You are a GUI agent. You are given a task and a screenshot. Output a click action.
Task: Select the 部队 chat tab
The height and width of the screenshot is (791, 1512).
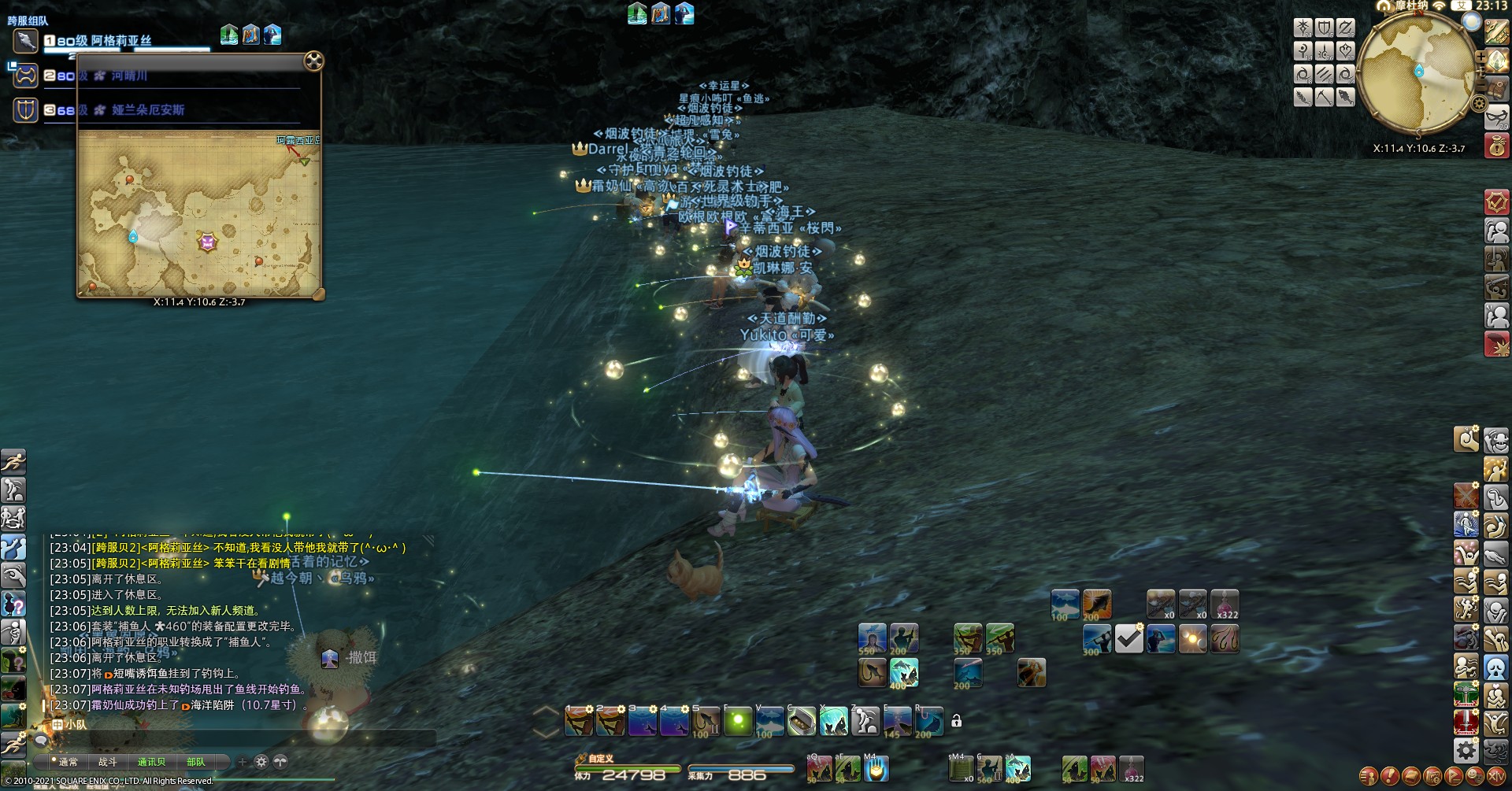195,762
